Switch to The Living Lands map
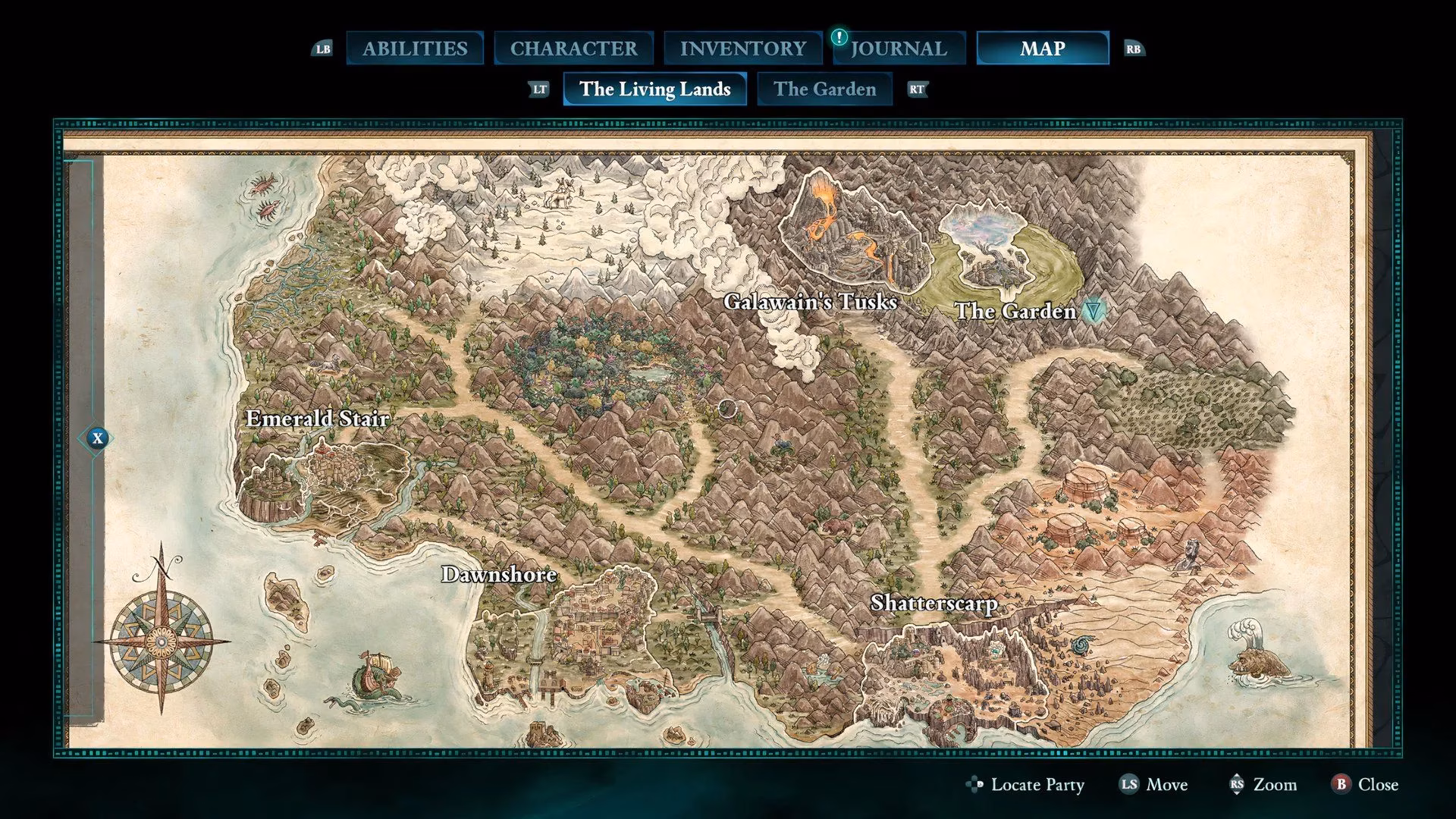1456x819 pixels. click(654, 89)
